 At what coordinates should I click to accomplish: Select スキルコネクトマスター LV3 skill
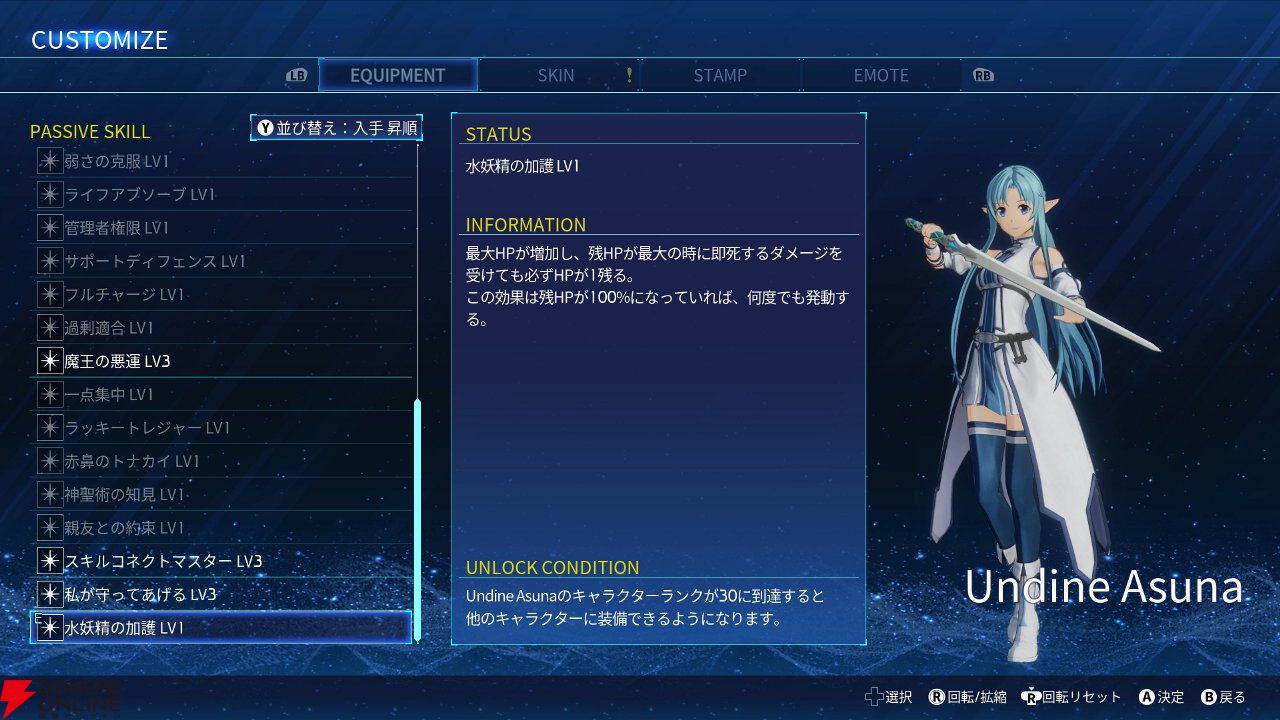[x=222, y=561]
